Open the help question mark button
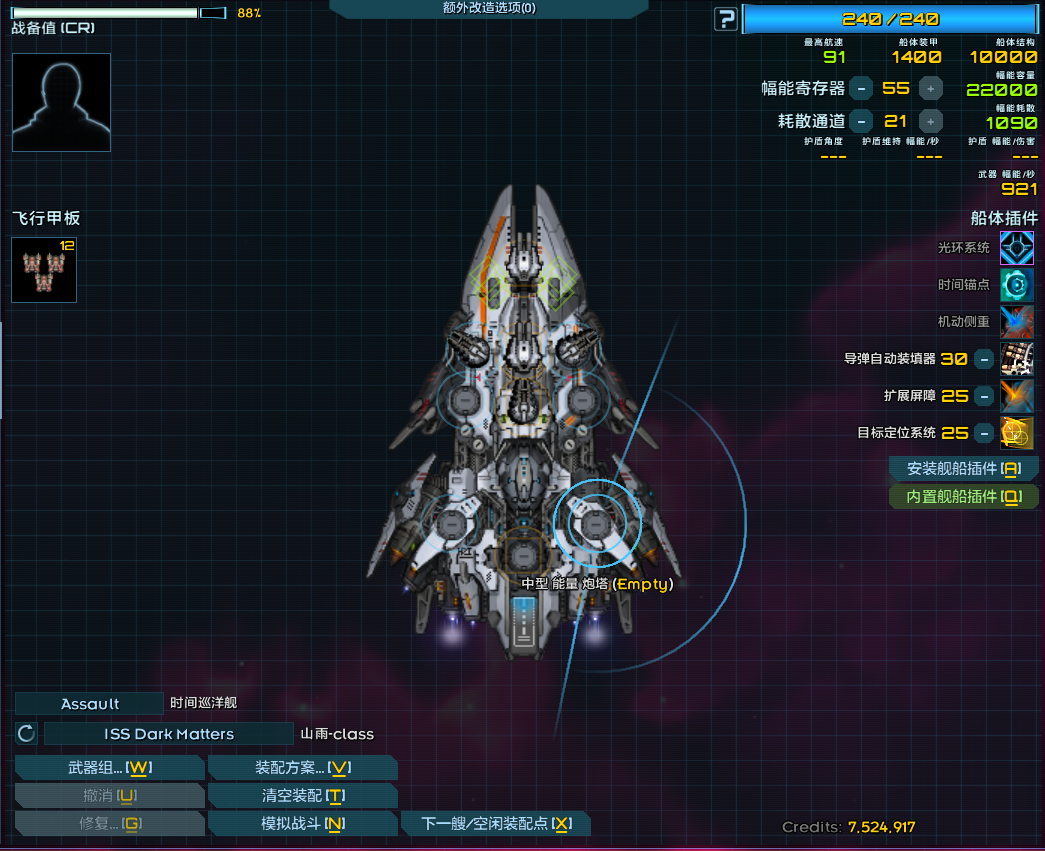The height and width of the screenshot is (851, 1045). point(726,19)
